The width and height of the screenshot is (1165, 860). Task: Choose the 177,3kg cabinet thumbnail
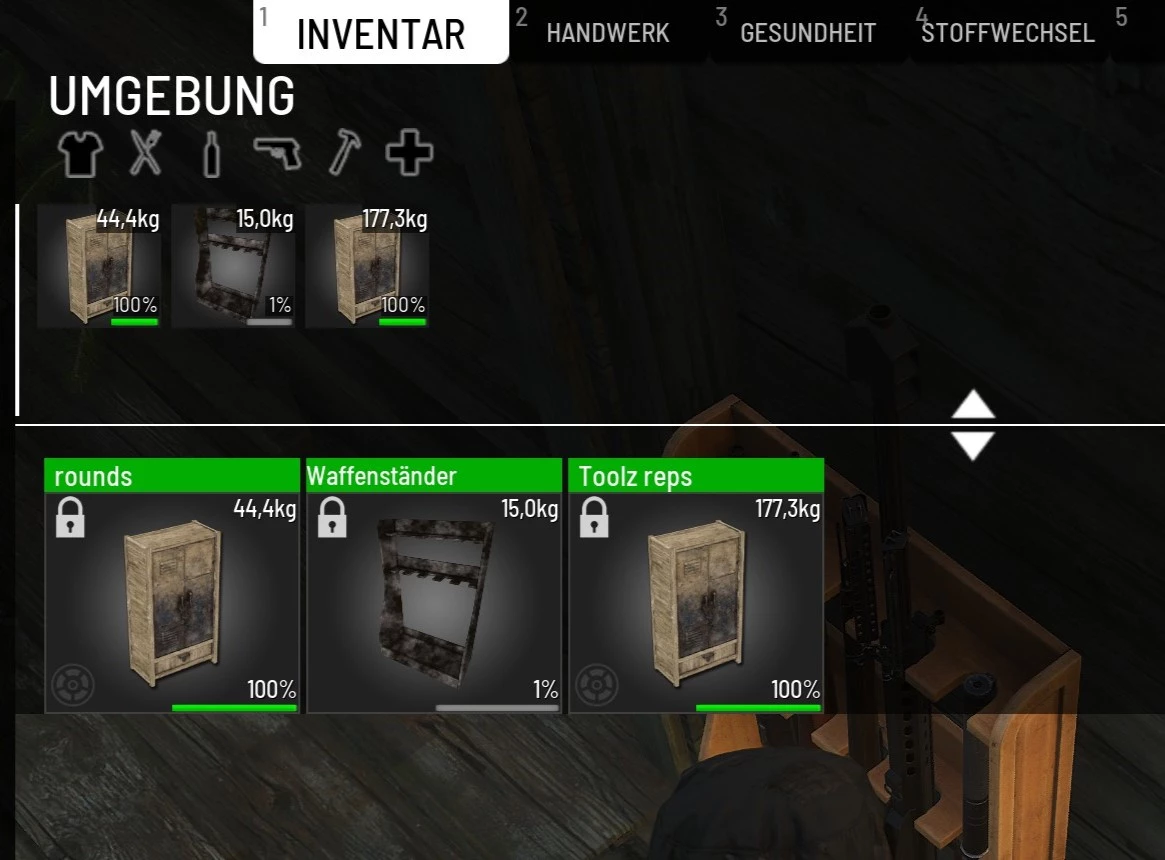(367, 266)
